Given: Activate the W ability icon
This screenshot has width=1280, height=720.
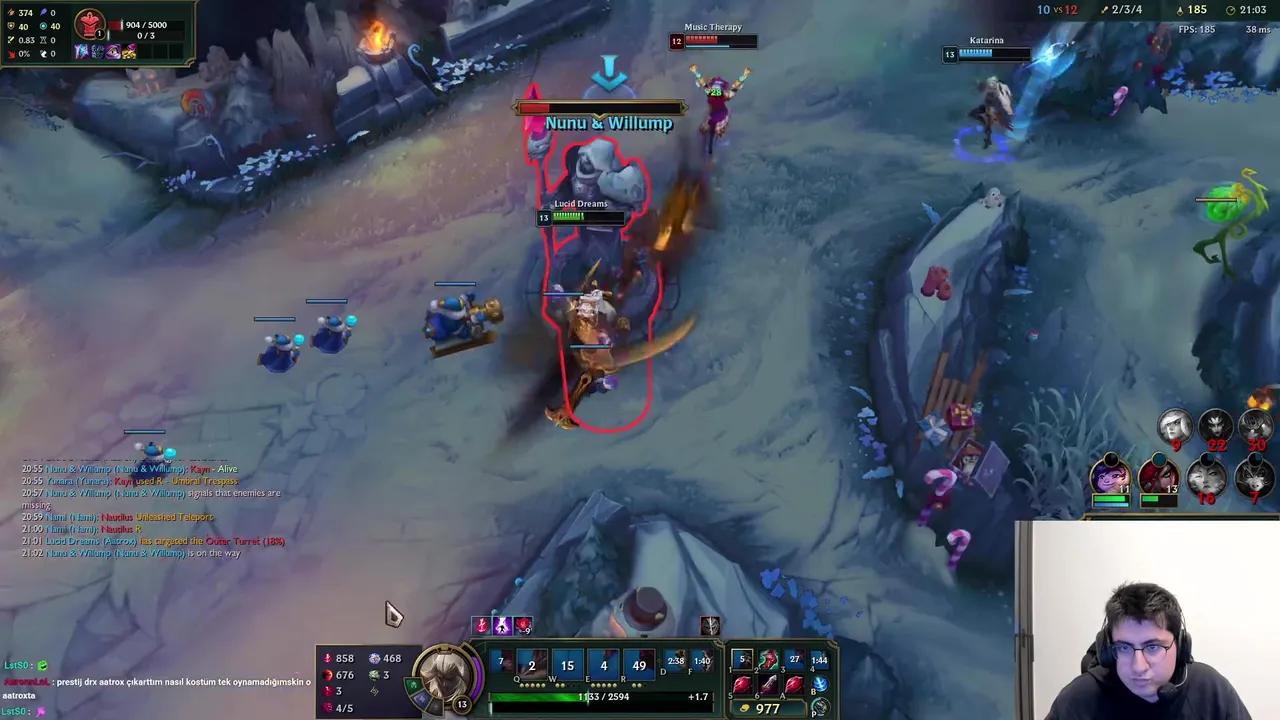Looking at the screenshot, I should tap(566, 666).
